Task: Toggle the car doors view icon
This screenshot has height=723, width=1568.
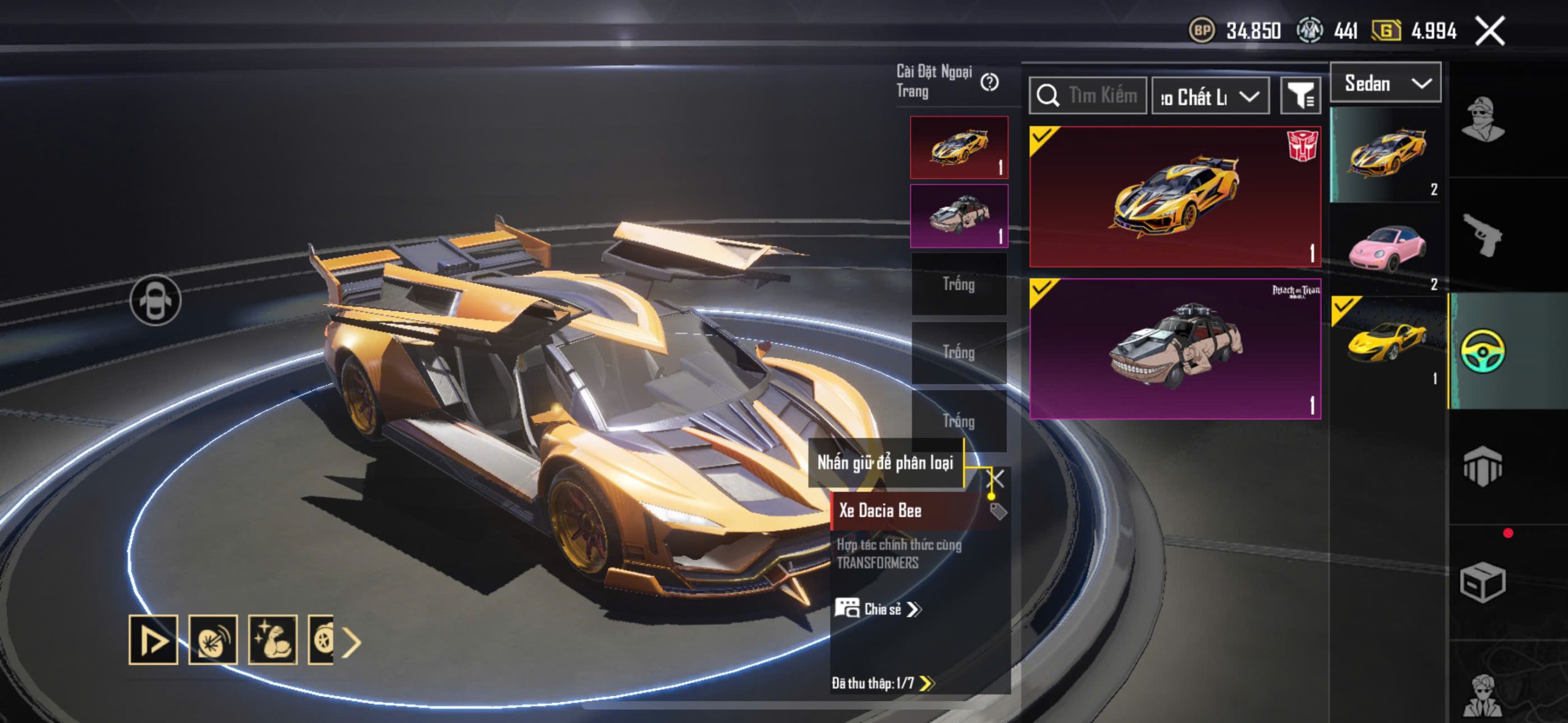Action: tap(156, 301)
